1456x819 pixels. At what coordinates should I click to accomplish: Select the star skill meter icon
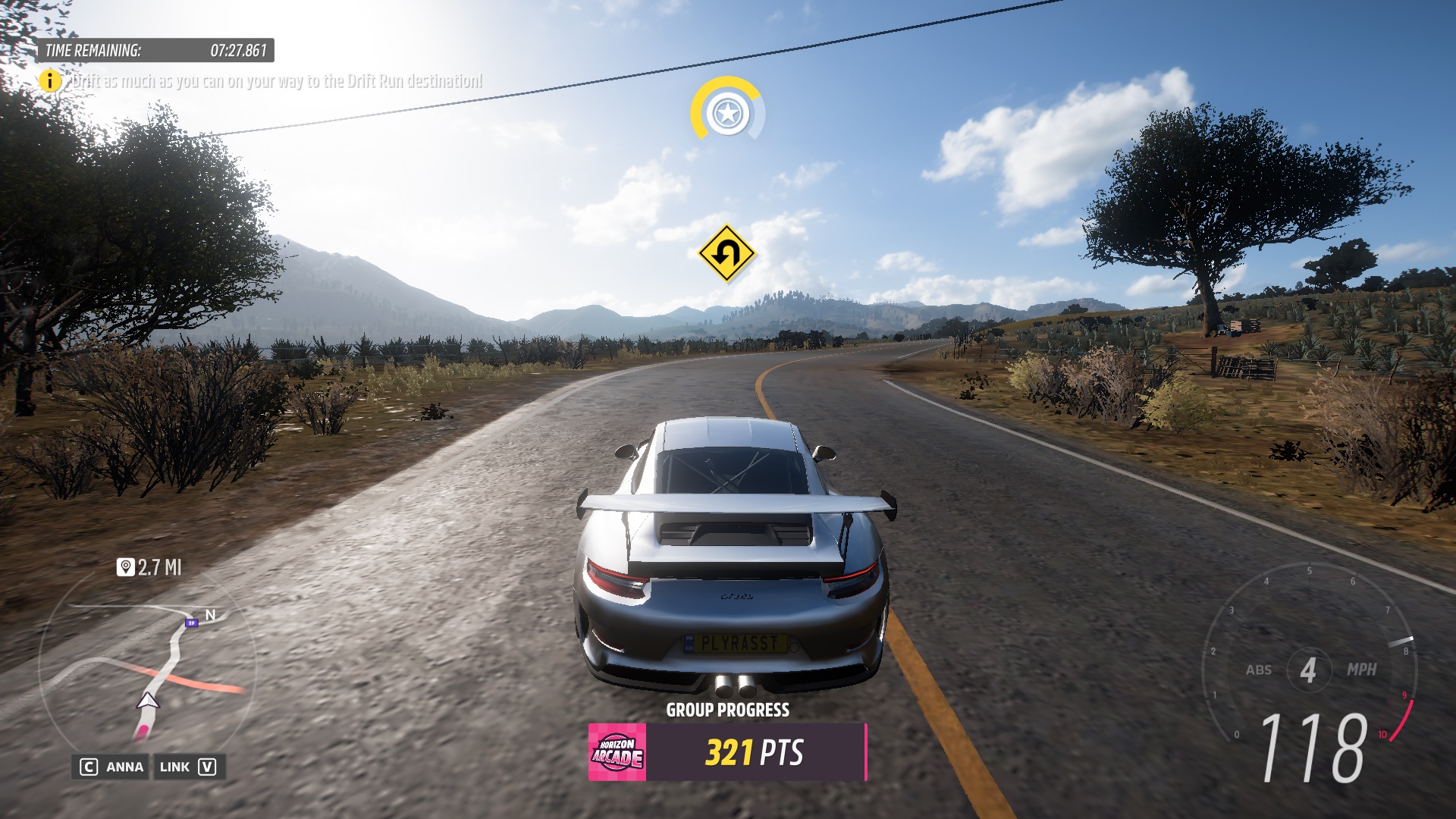(727, 114)
